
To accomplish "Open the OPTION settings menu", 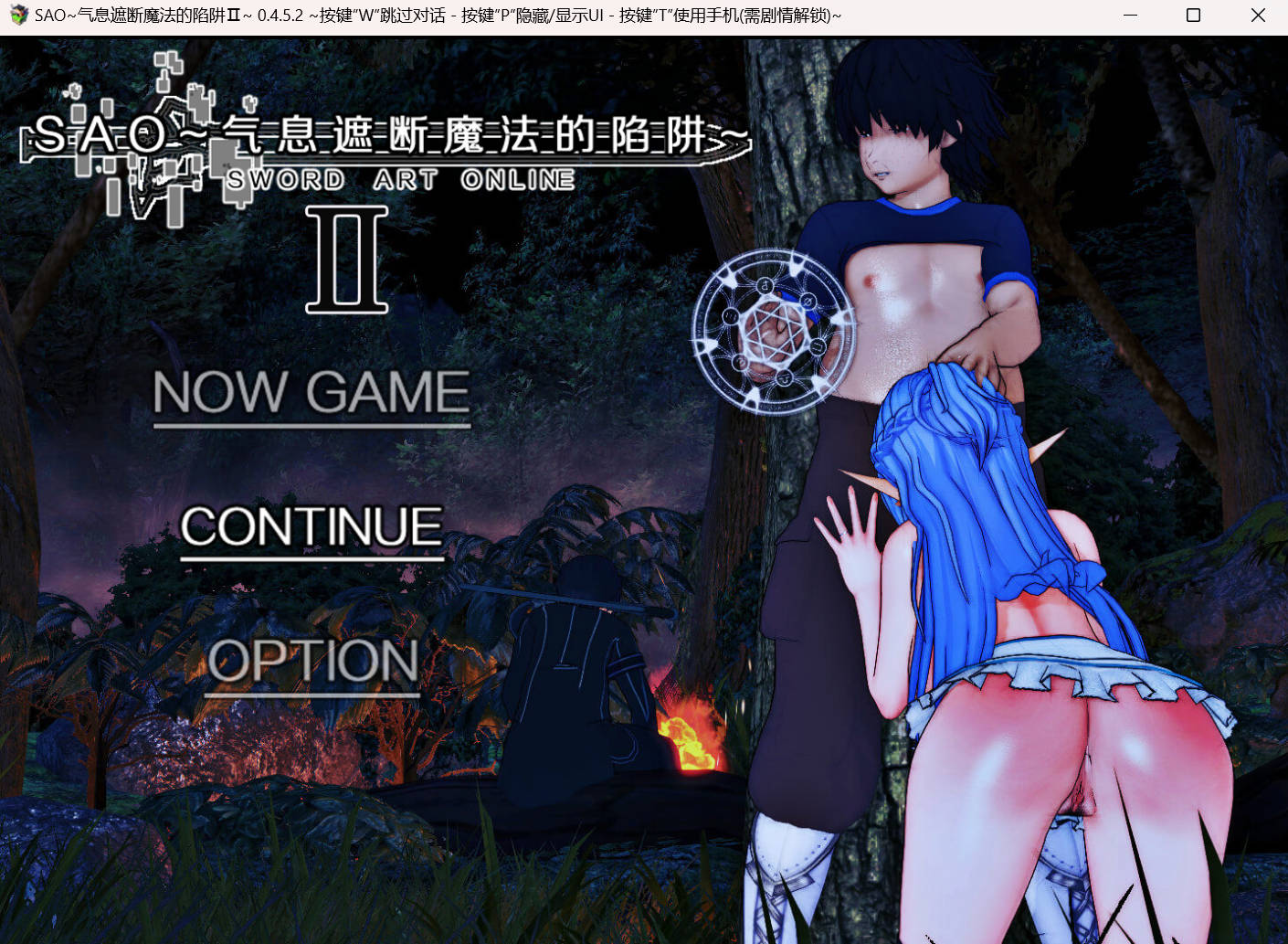I will [311, 662].
